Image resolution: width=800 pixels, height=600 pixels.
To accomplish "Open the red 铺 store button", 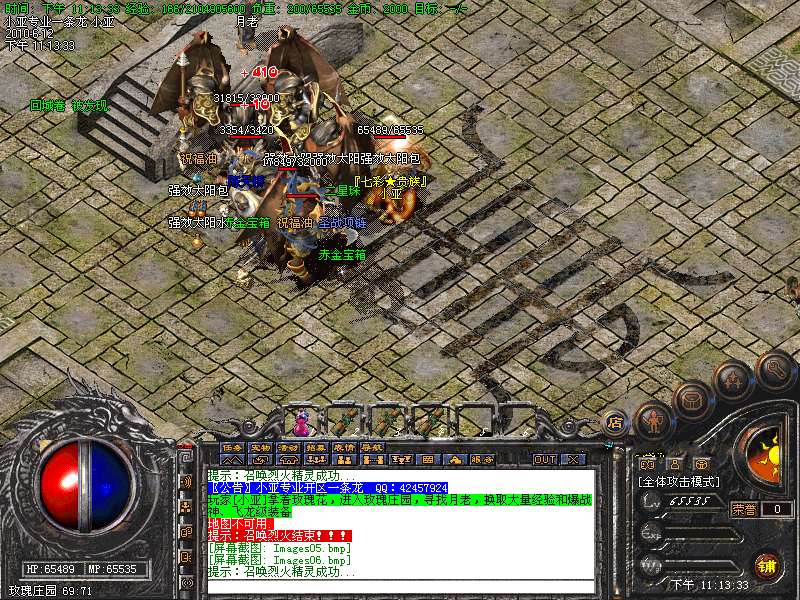I will coord(767,566).
